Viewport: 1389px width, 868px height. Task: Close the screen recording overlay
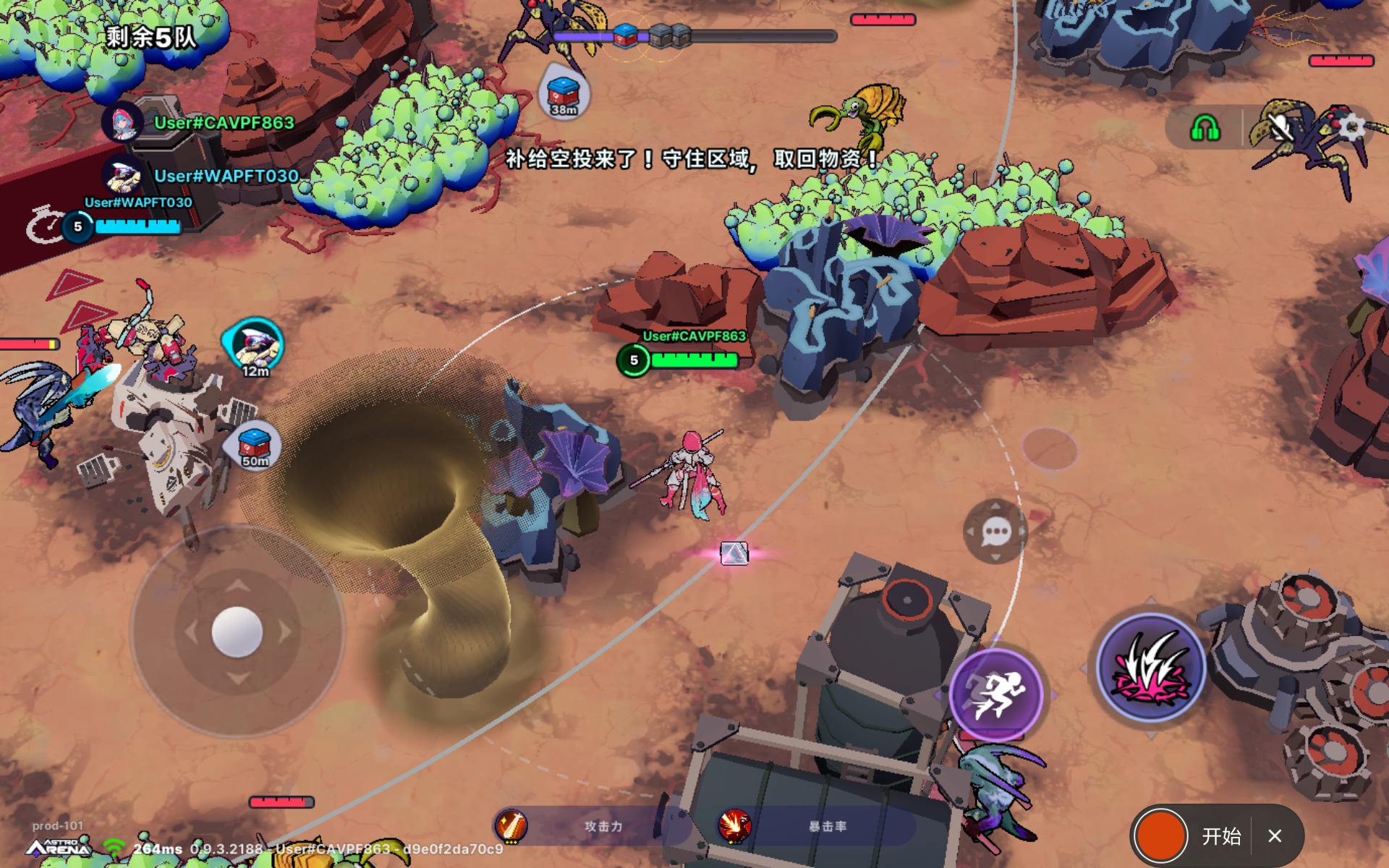tap(1275, 836)
